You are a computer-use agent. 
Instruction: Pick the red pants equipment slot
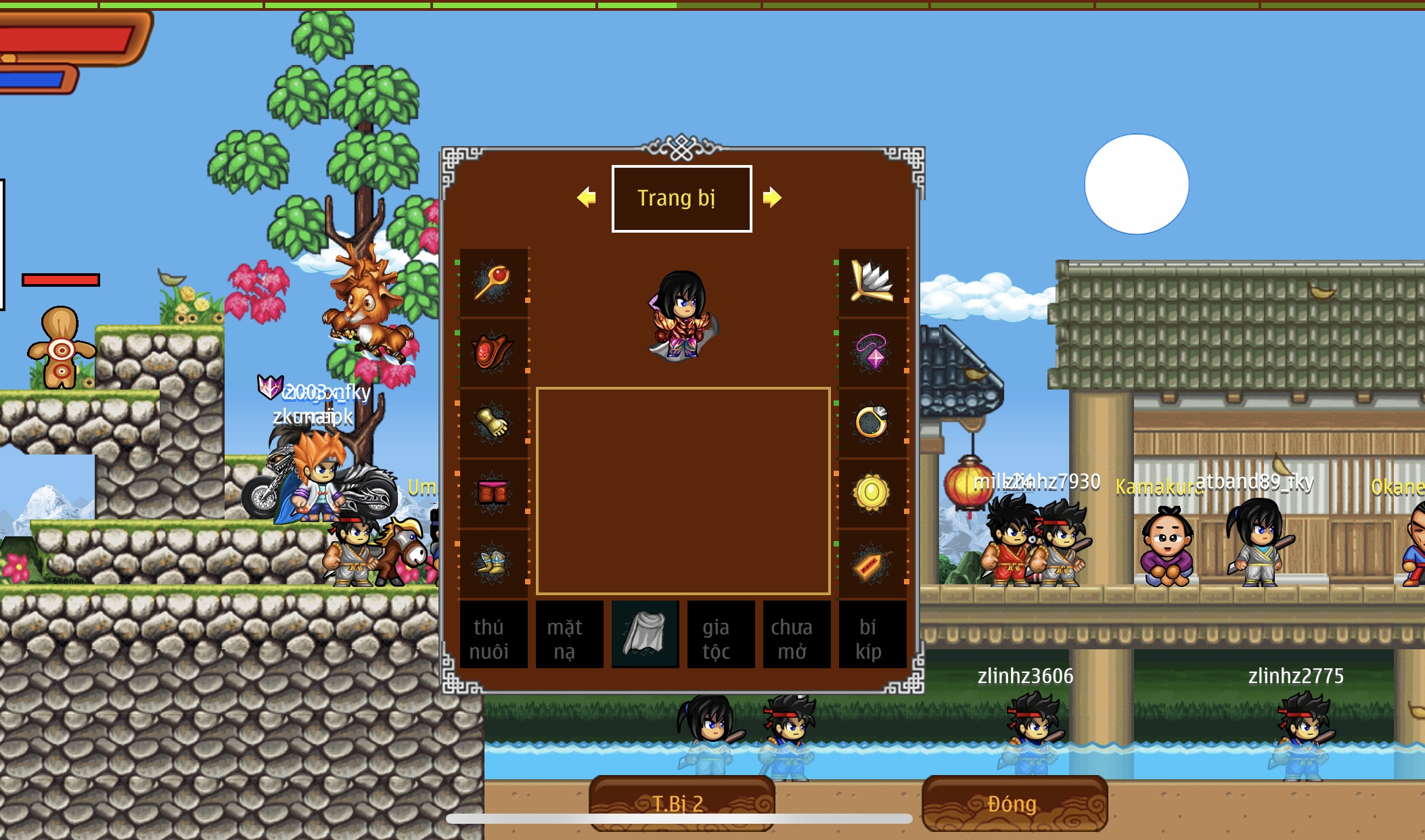tap(493, 493)
